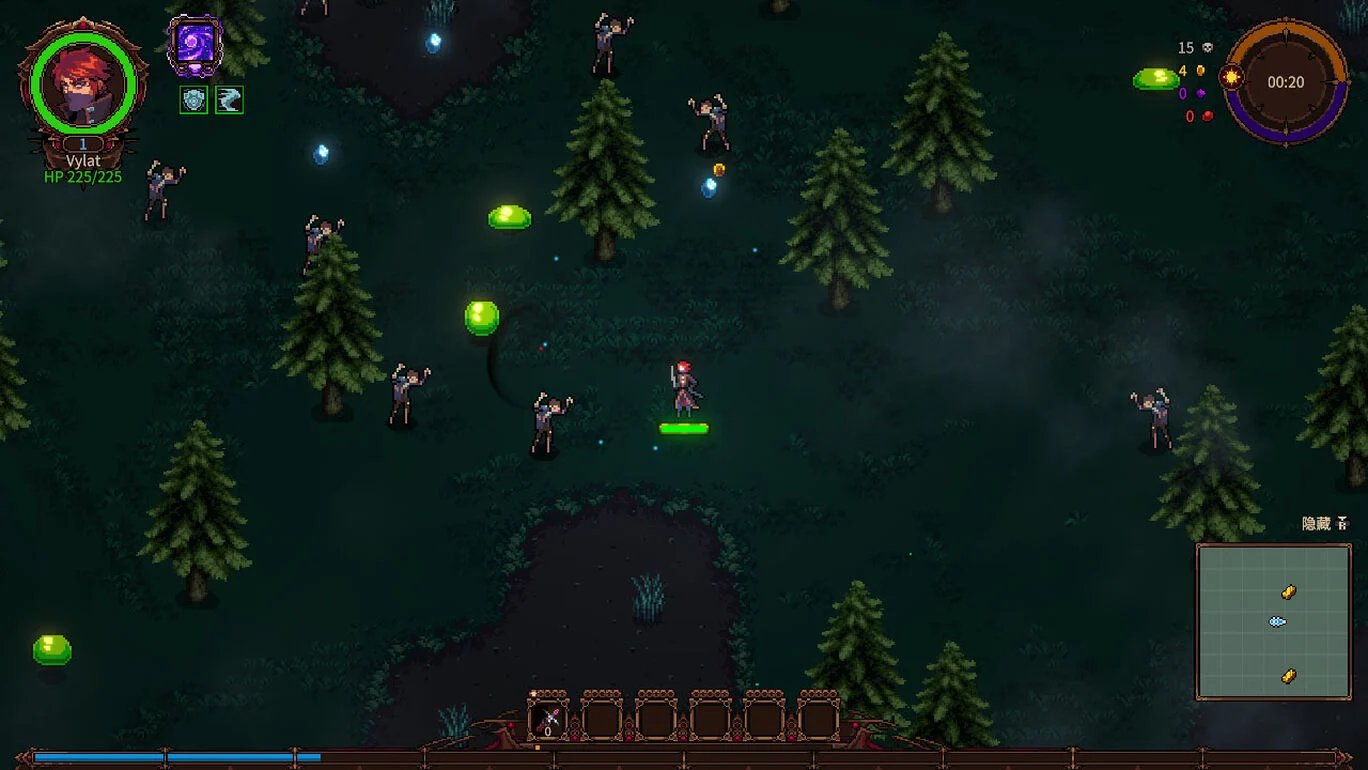This screenshot has height=770, width=1368.
Task: Hide the minimap with the 隐藏 toggle
Action: point(1325,524)
